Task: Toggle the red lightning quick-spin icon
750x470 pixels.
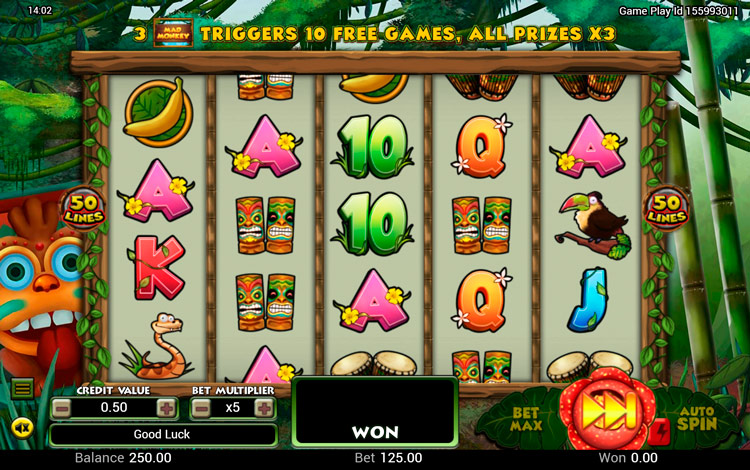Action: 659,432
